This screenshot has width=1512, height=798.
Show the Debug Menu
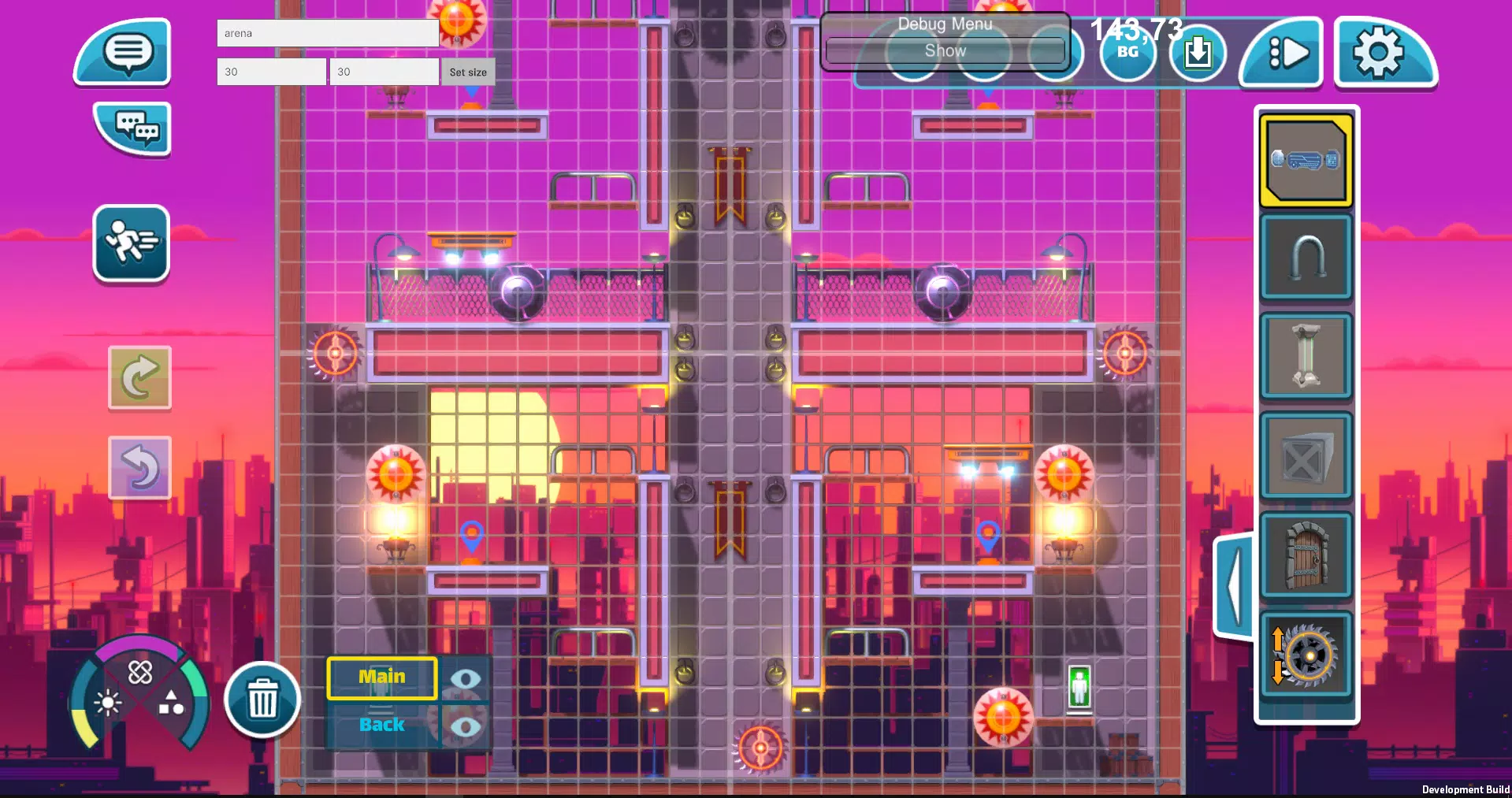(x=945, y=50)
